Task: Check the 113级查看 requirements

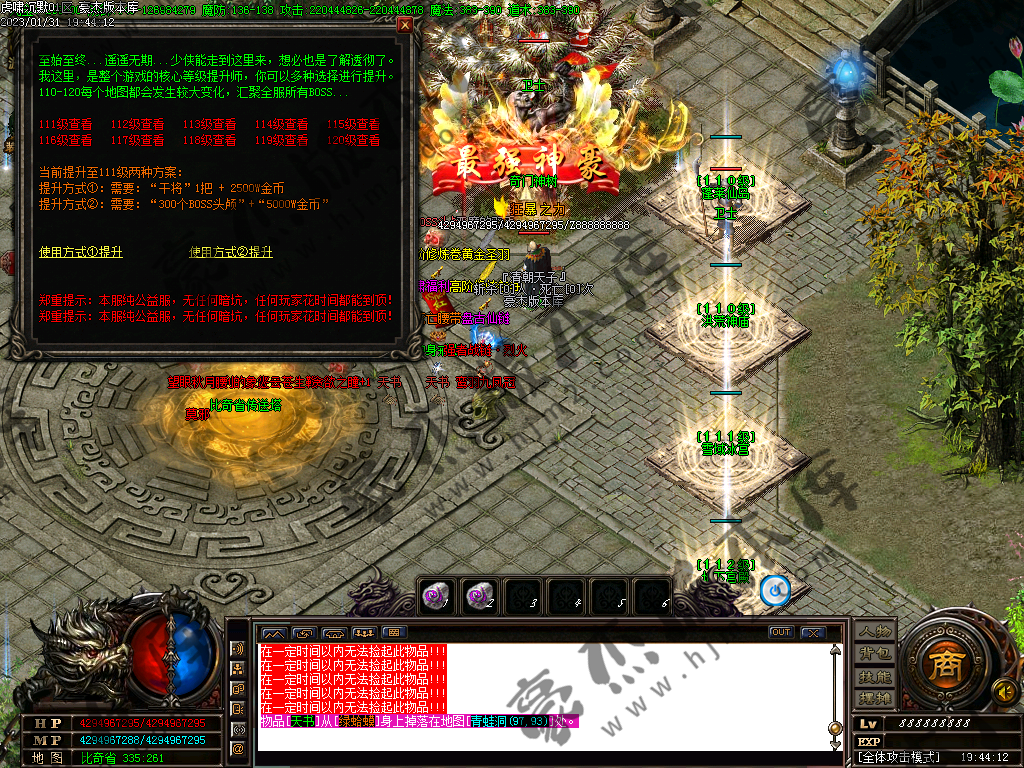Action: [210, 125]
